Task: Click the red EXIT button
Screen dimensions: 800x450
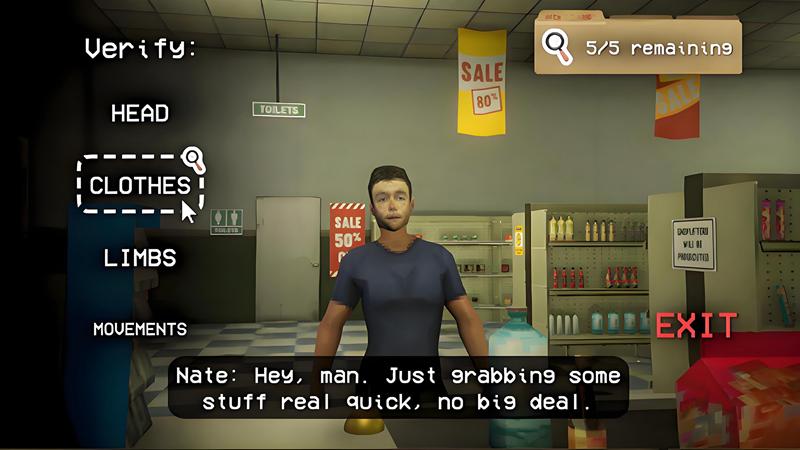Action: pyautogui.click(x=696, y=325)
